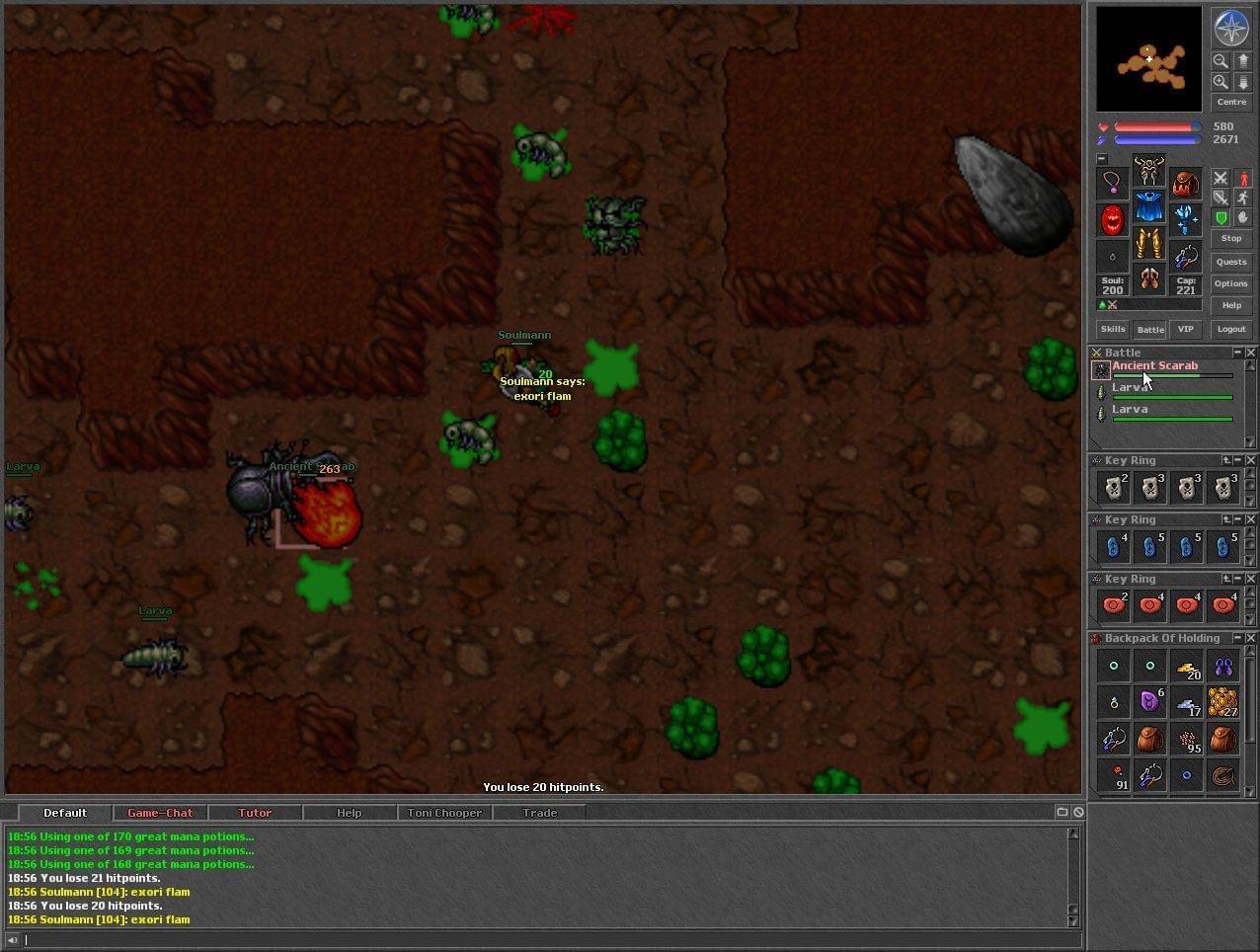1260x952 pixels.
Task: Click the compass rose
Action: [x=1230, y=28]
